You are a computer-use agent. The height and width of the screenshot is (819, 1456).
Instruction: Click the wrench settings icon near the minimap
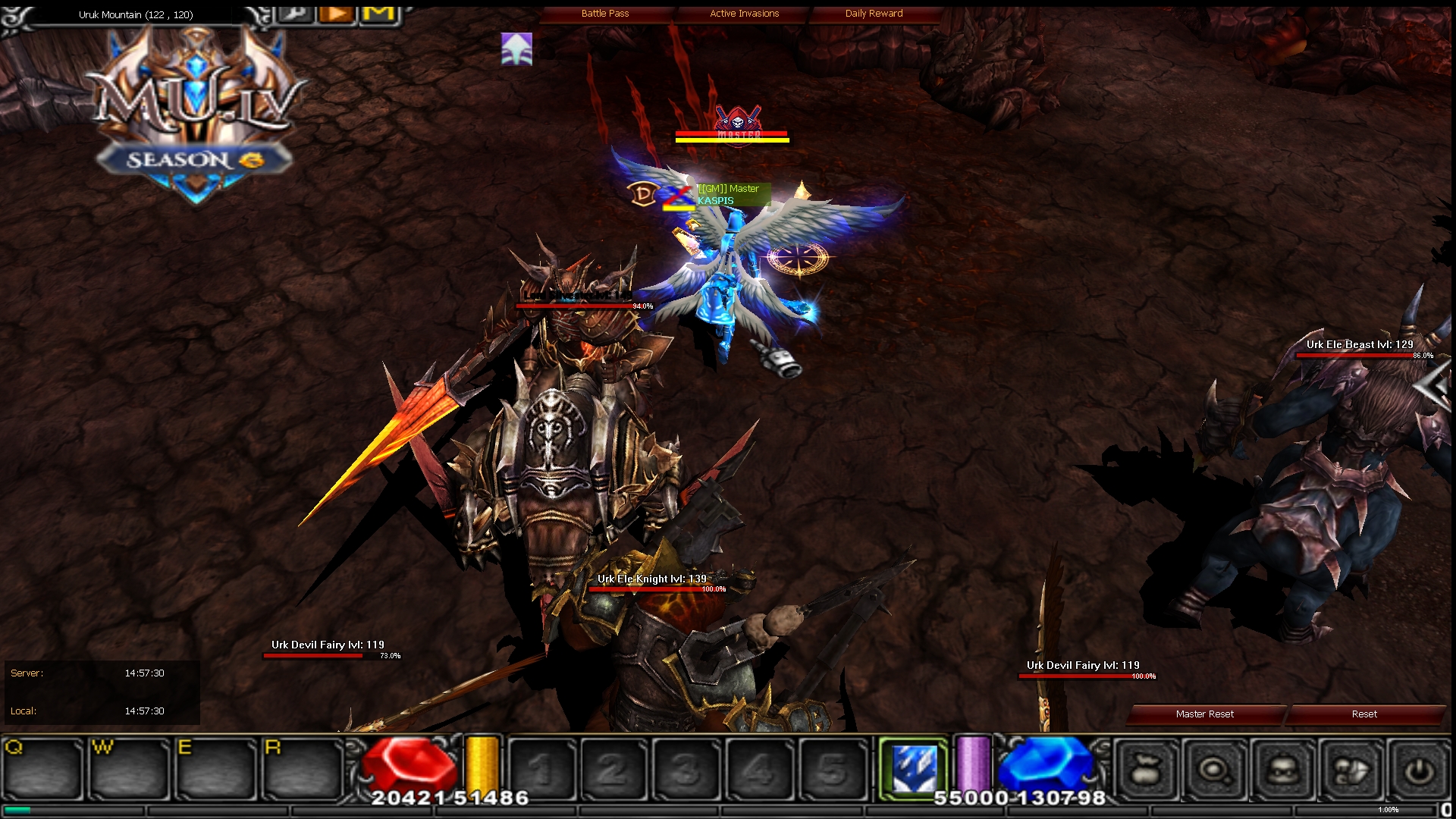coord(296,13)
